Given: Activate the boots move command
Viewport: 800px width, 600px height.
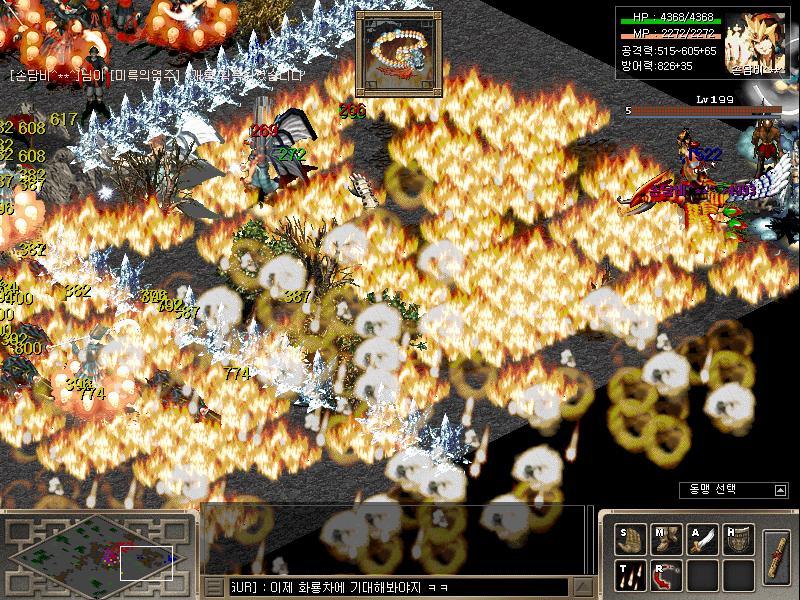Looking at the screenshot, I should [666, 540].
